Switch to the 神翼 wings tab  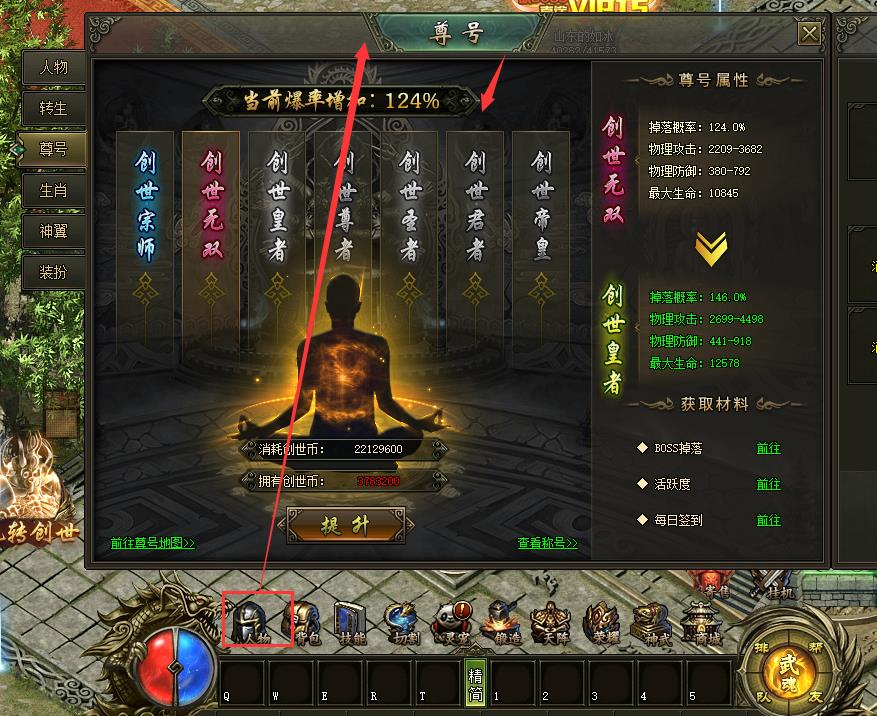click(x=53, y=231)
